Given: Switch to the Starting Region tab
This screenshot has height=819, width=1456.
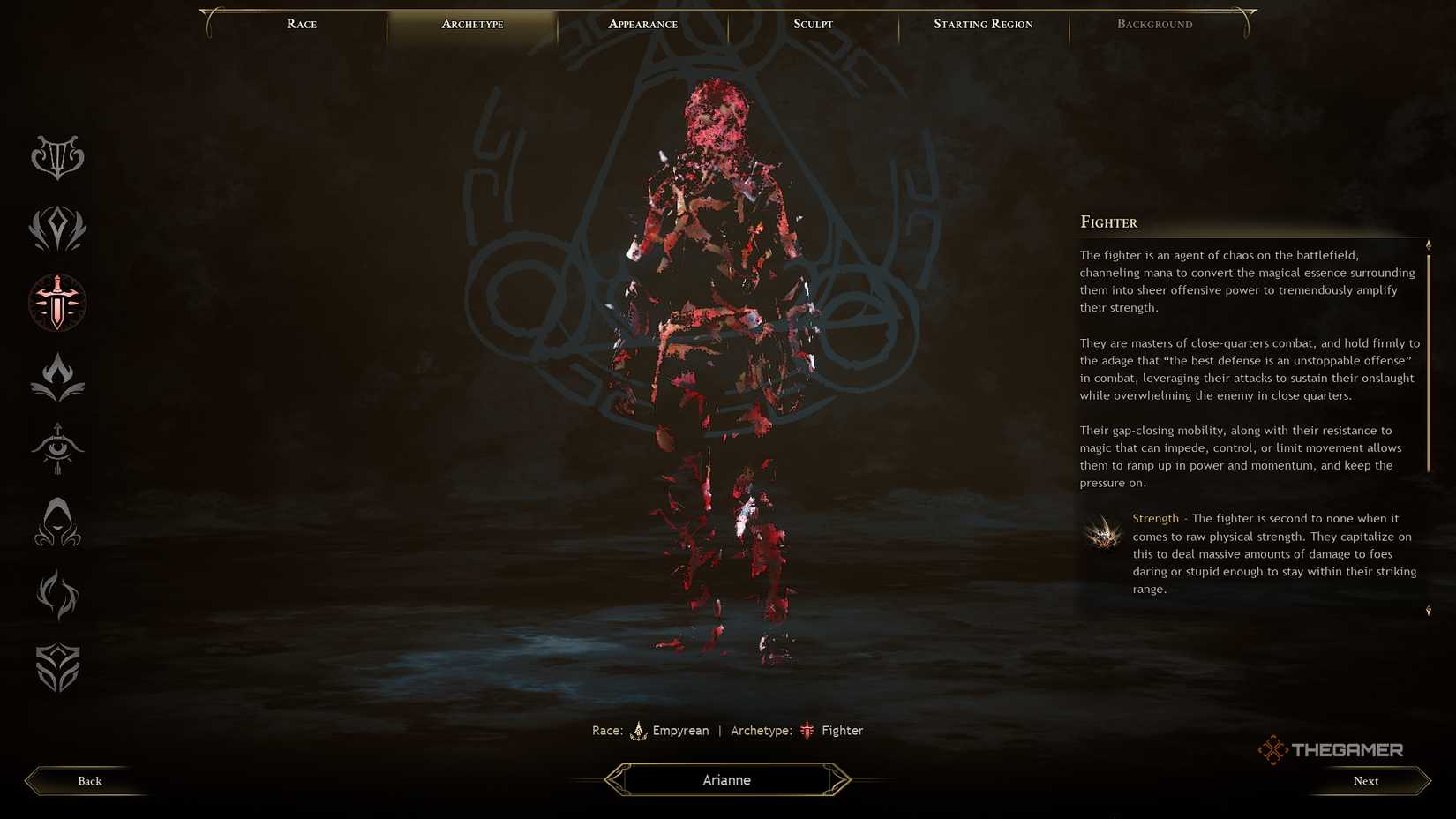Looking at the screenshot, I should click(983, 24).
